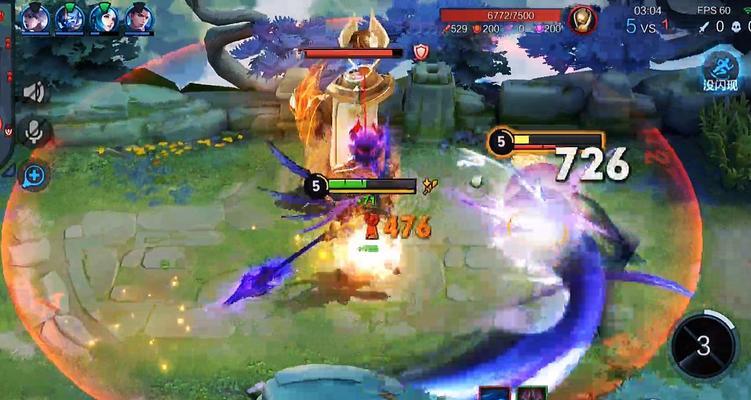
Task: Select the dark-haired male teammate portrait
Action: [x=137, y=17]
